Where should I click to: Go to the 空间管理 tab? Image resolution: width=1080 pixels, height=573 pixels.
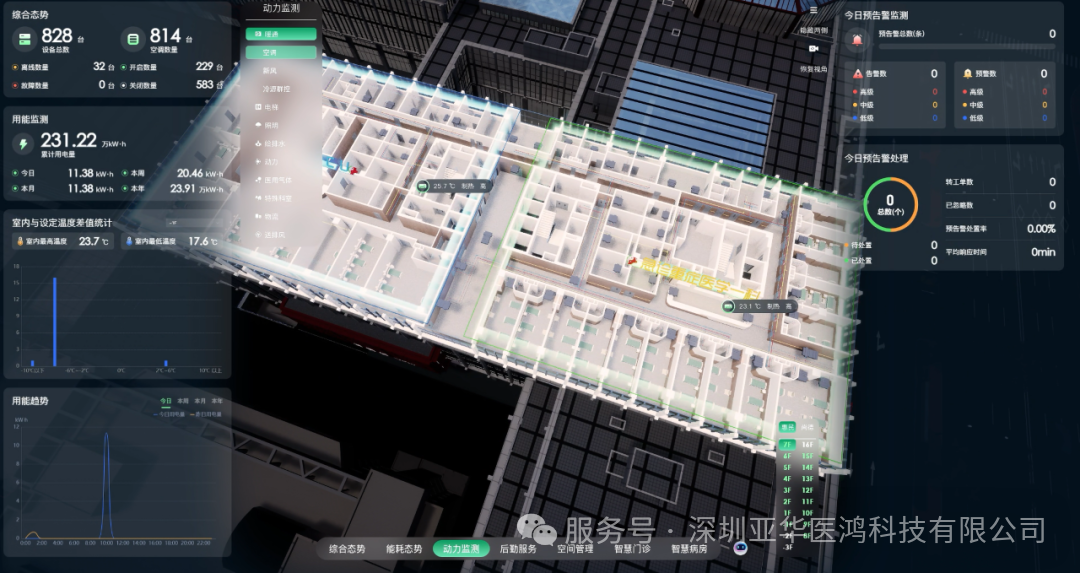575,549
